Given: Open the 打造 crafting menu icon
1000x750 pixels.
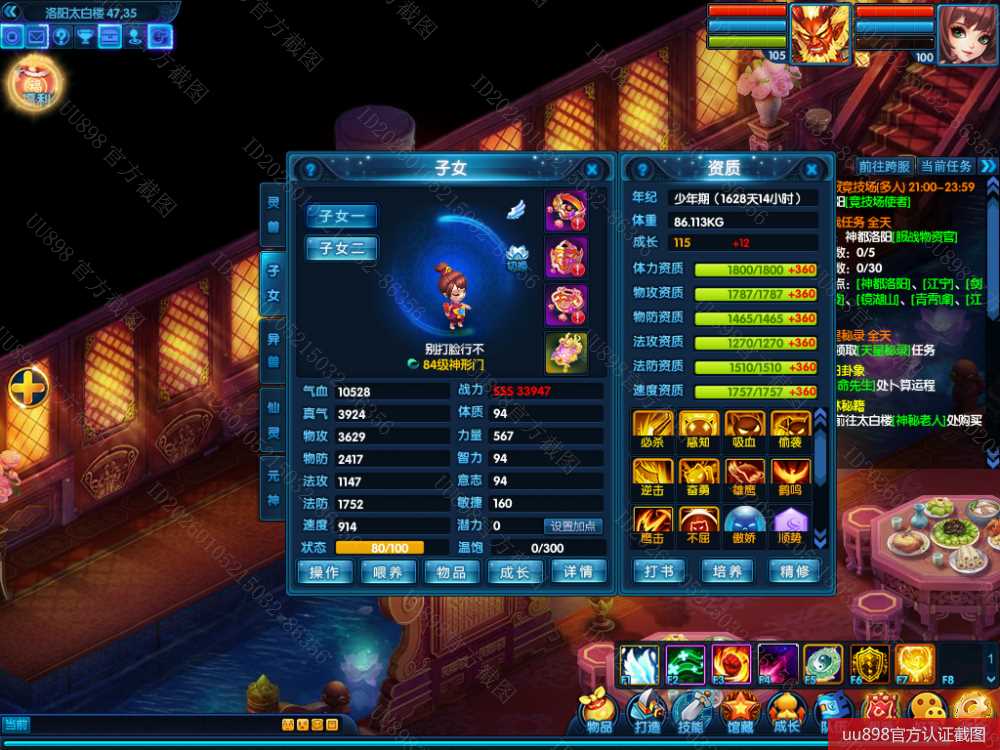Looking at the screenshot, I should pos(646,714).
